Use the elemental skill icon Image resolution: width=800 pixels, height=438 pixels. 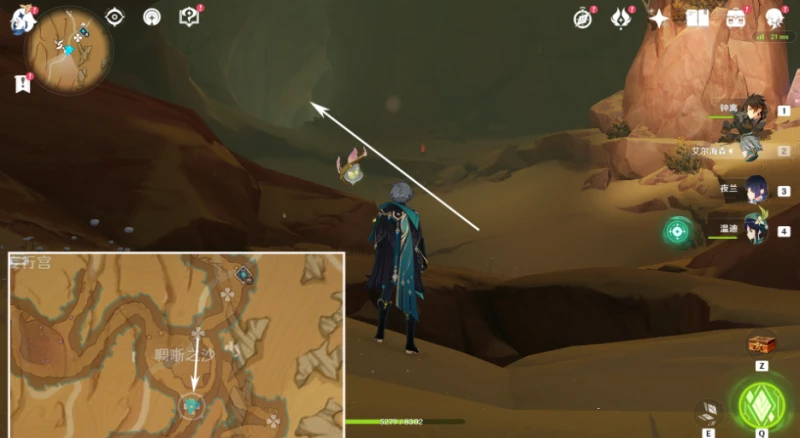tap(707, 413)
